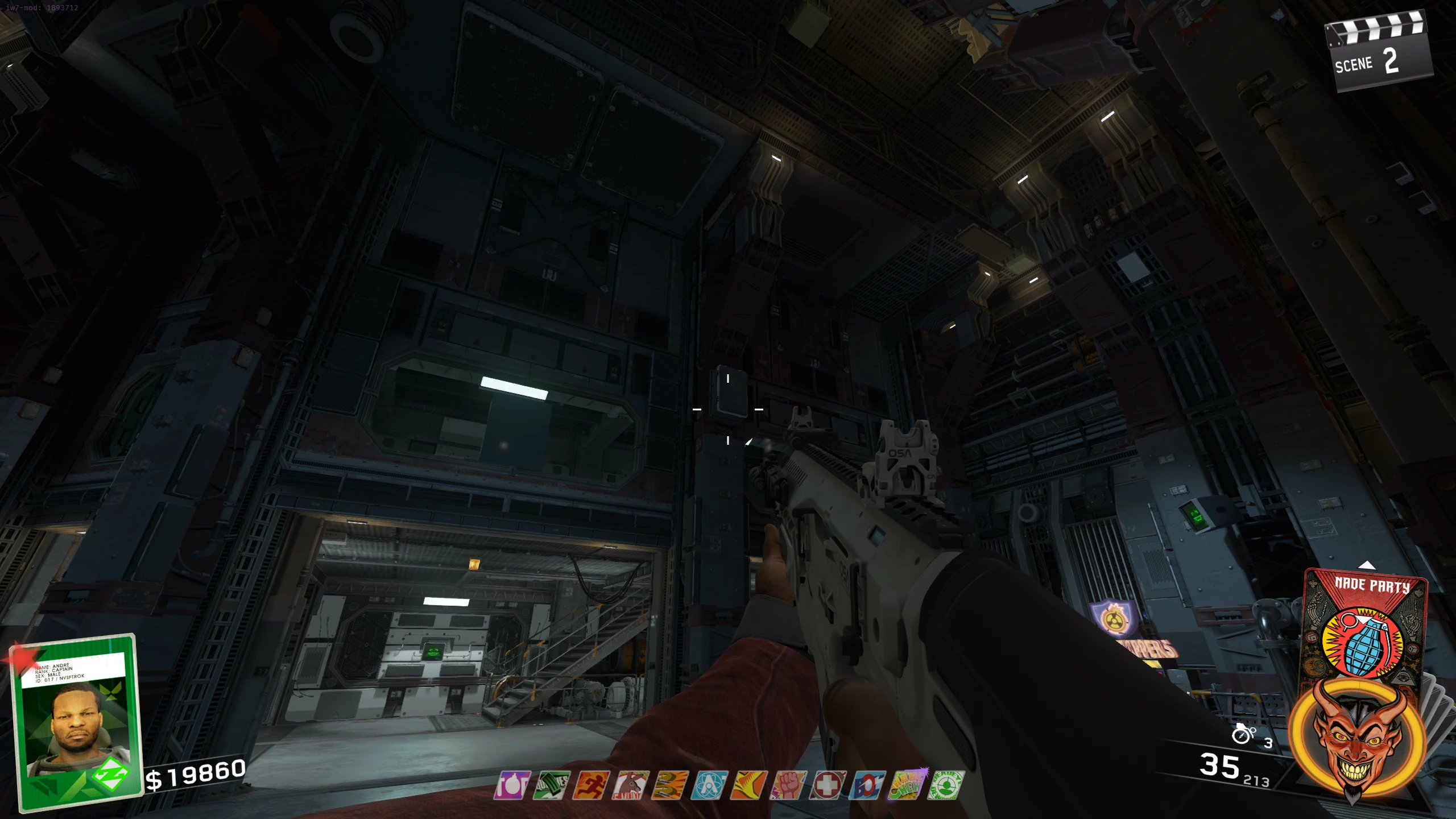Click the Up 'N Atoms atom perk
Viewport: 1456px width, 819px height.
tap(709, 785)
